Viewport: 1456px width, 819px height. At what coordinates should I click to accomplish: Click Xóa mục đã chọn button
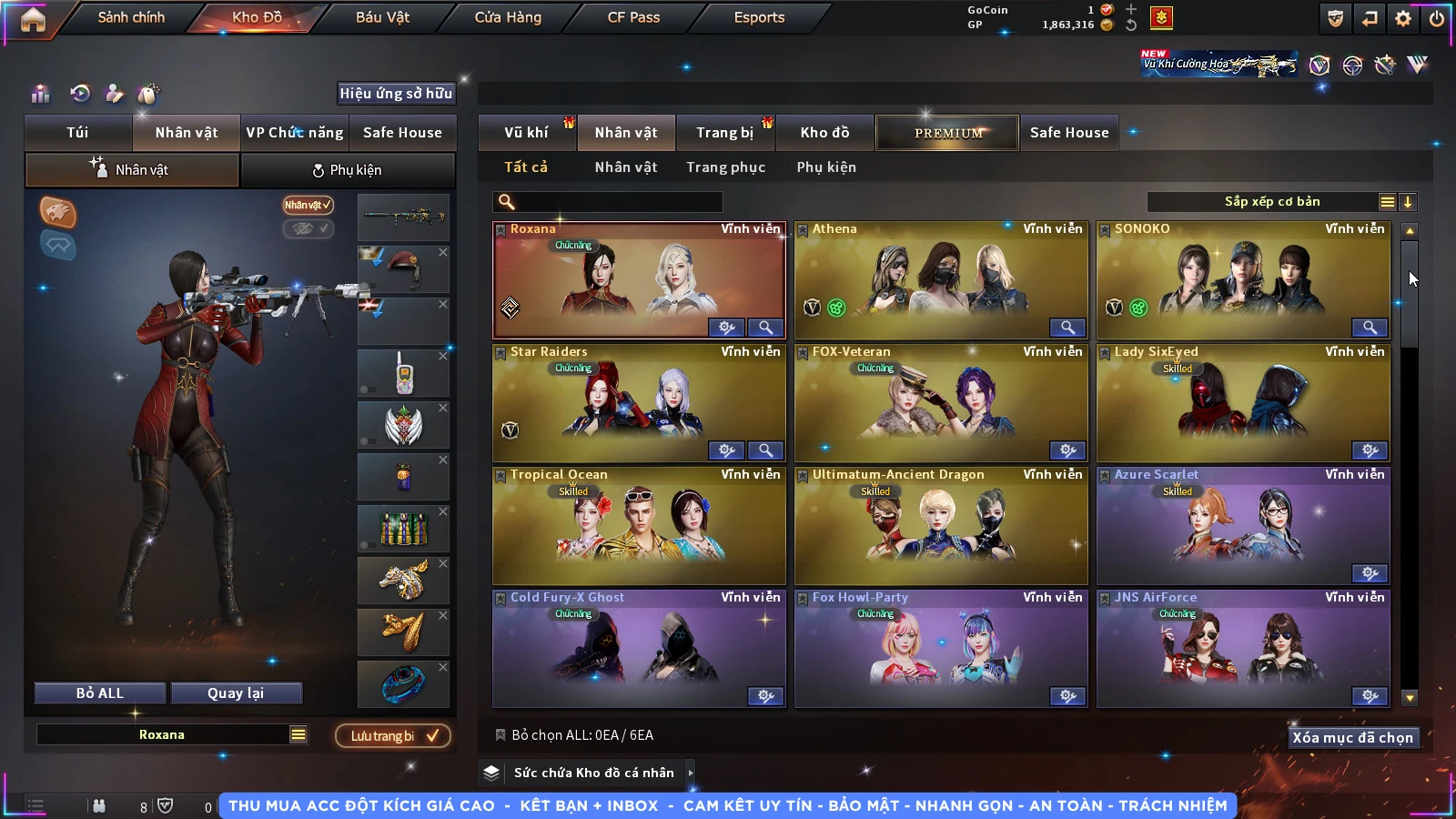(x=1352, y=738)
